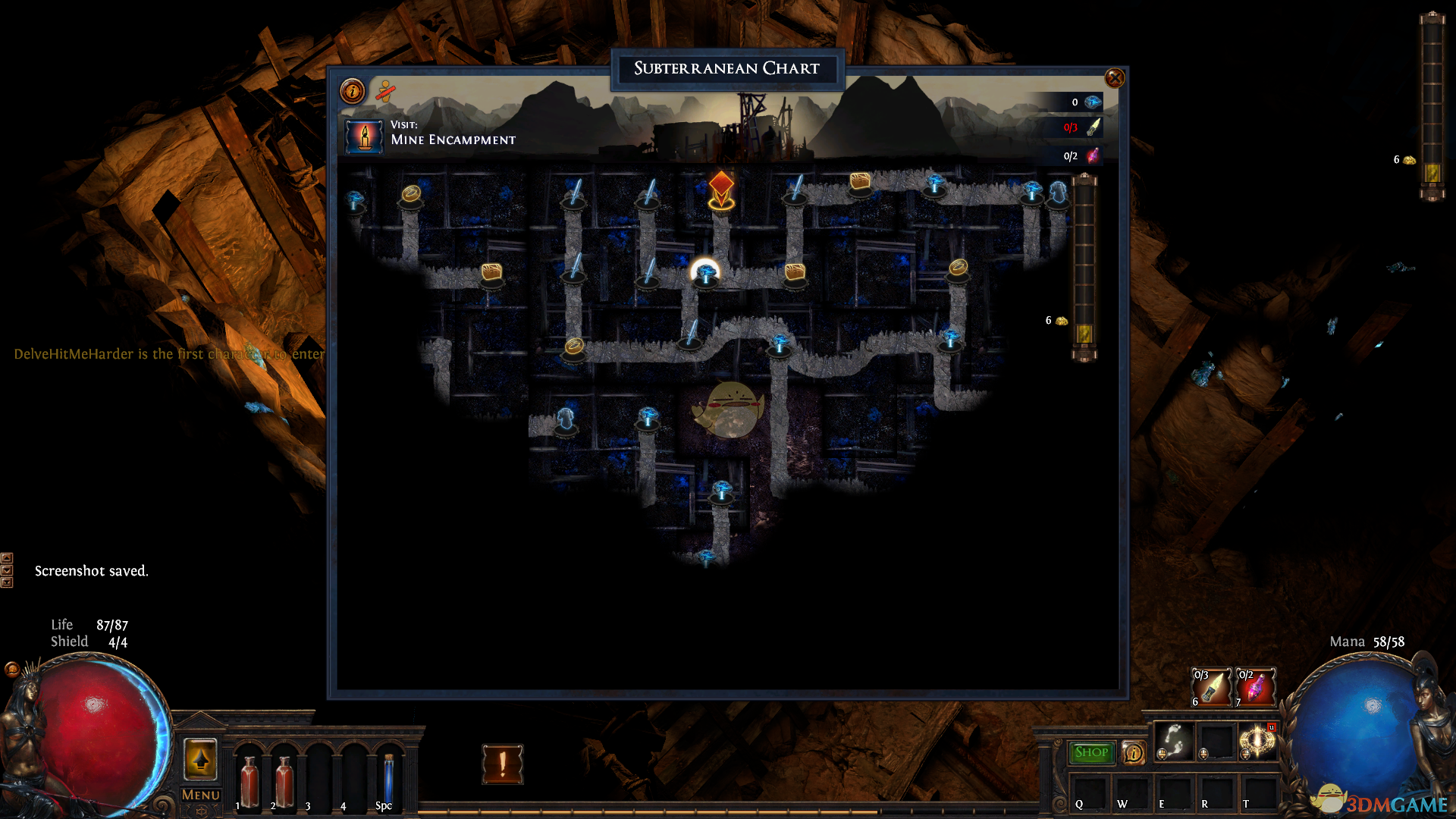1456x819 pixels.
Task: Use the first red life flask
Action: 249,781
